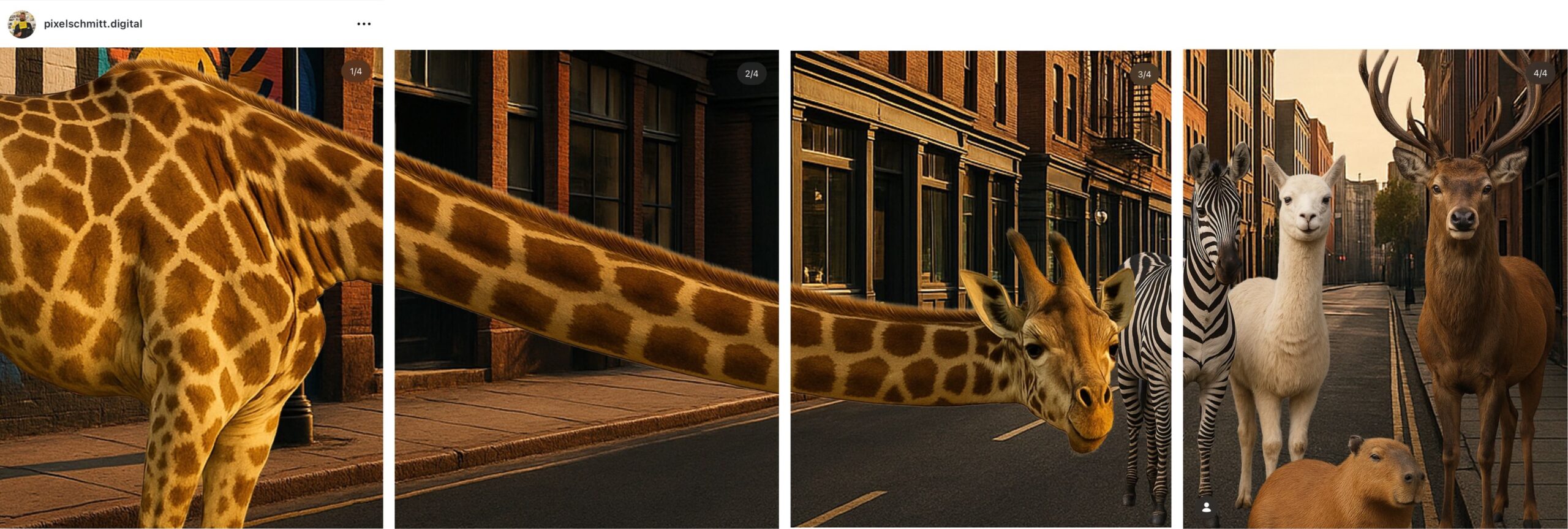Click the pixelschmitt.digital profile picture

click(22, 23)
